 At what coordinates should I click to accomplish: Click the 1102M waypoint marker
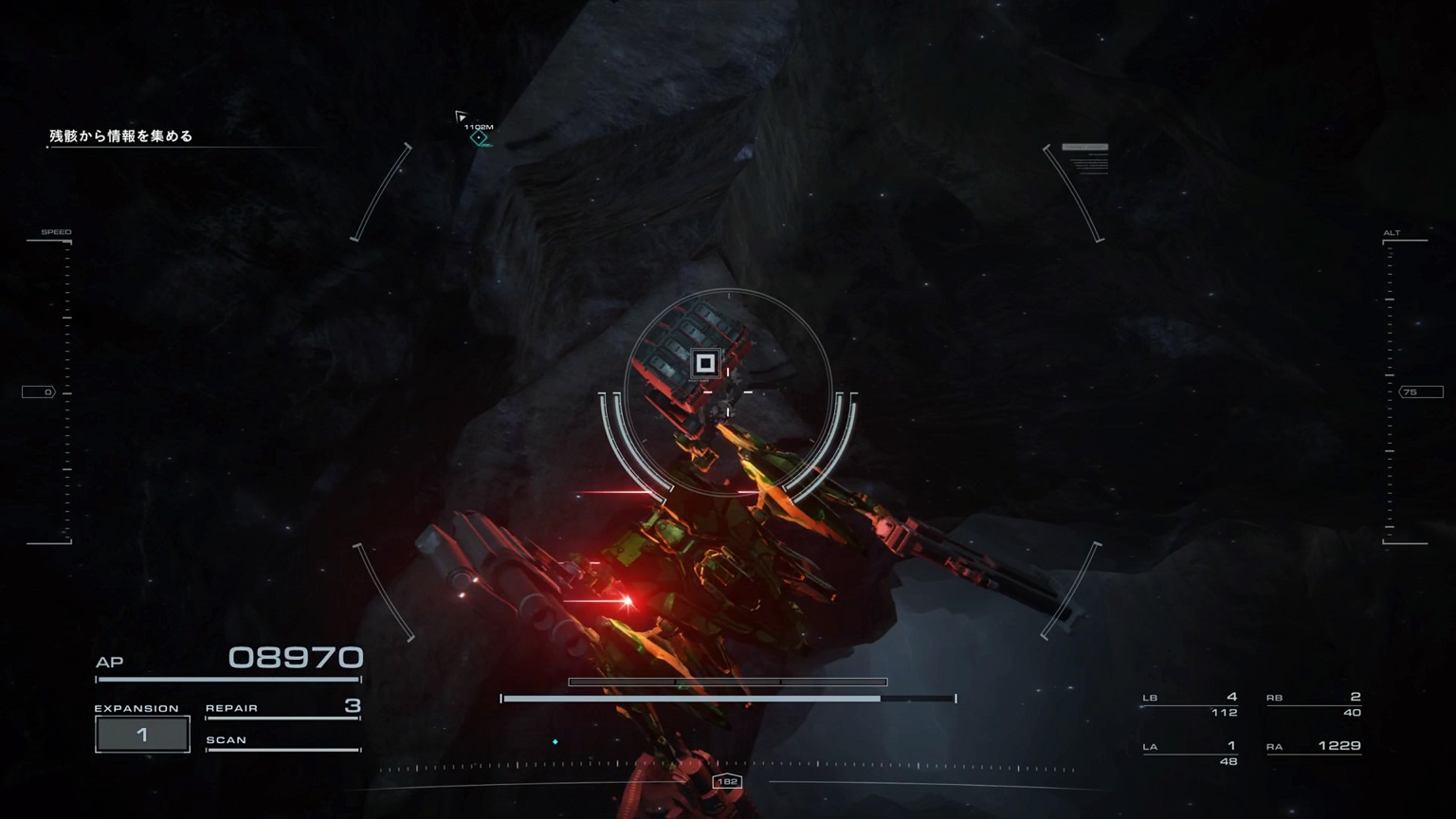(480, 137)
